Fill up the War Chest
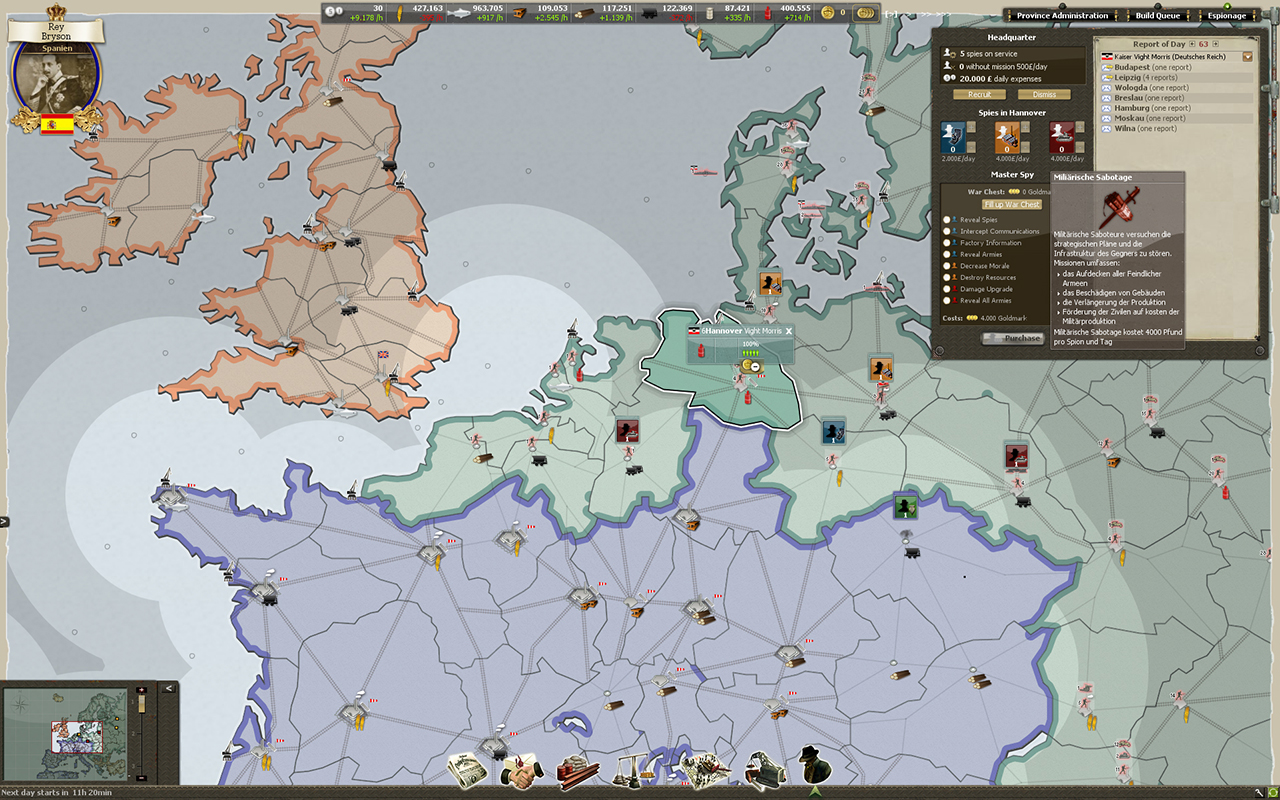This screenshot has height=800, width=1280. (x=1011, y=204)
